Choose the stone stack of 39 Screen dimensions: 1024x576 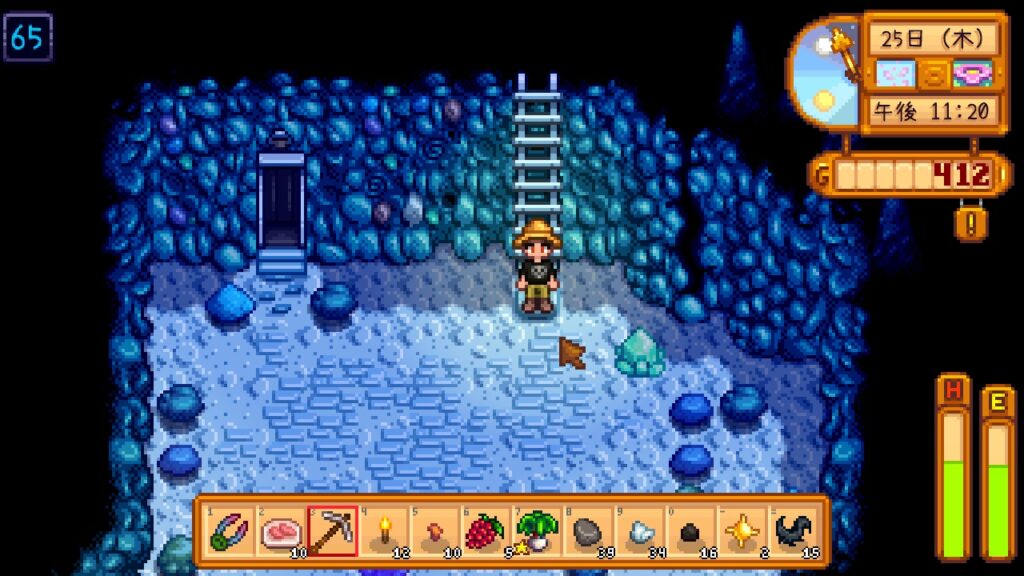(589, 530)
